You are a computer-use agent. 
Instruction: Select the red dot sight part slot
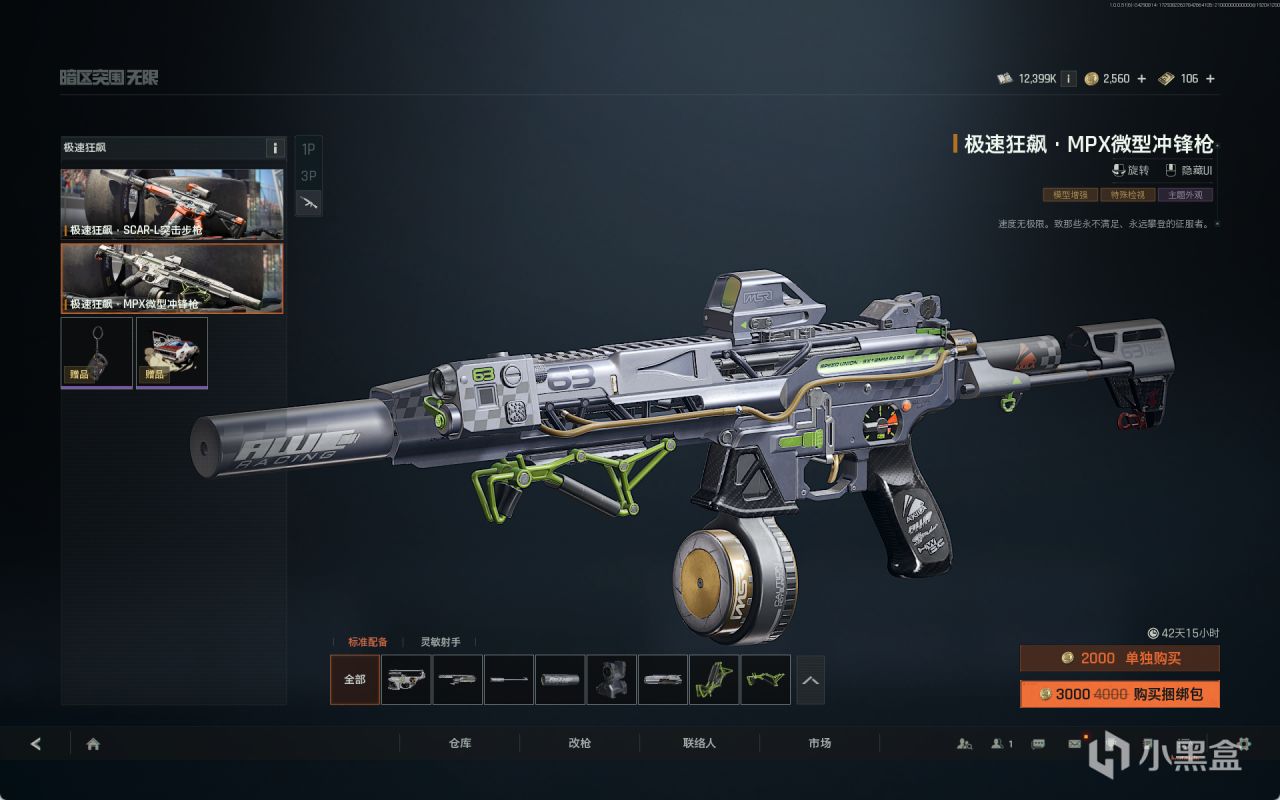pos(611,680)
